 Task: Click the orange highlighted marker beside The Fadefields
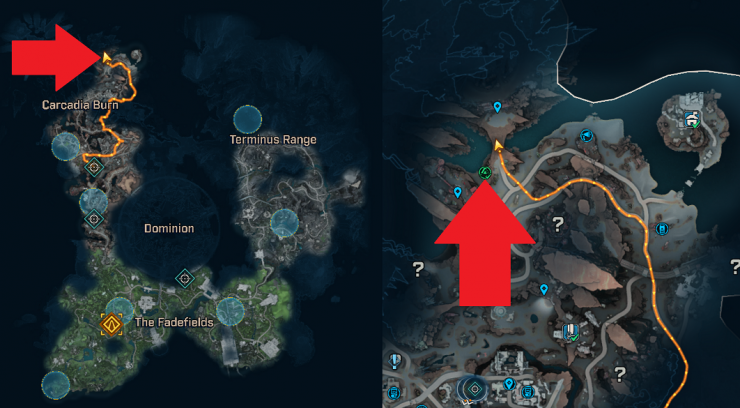tap(110, 324)
